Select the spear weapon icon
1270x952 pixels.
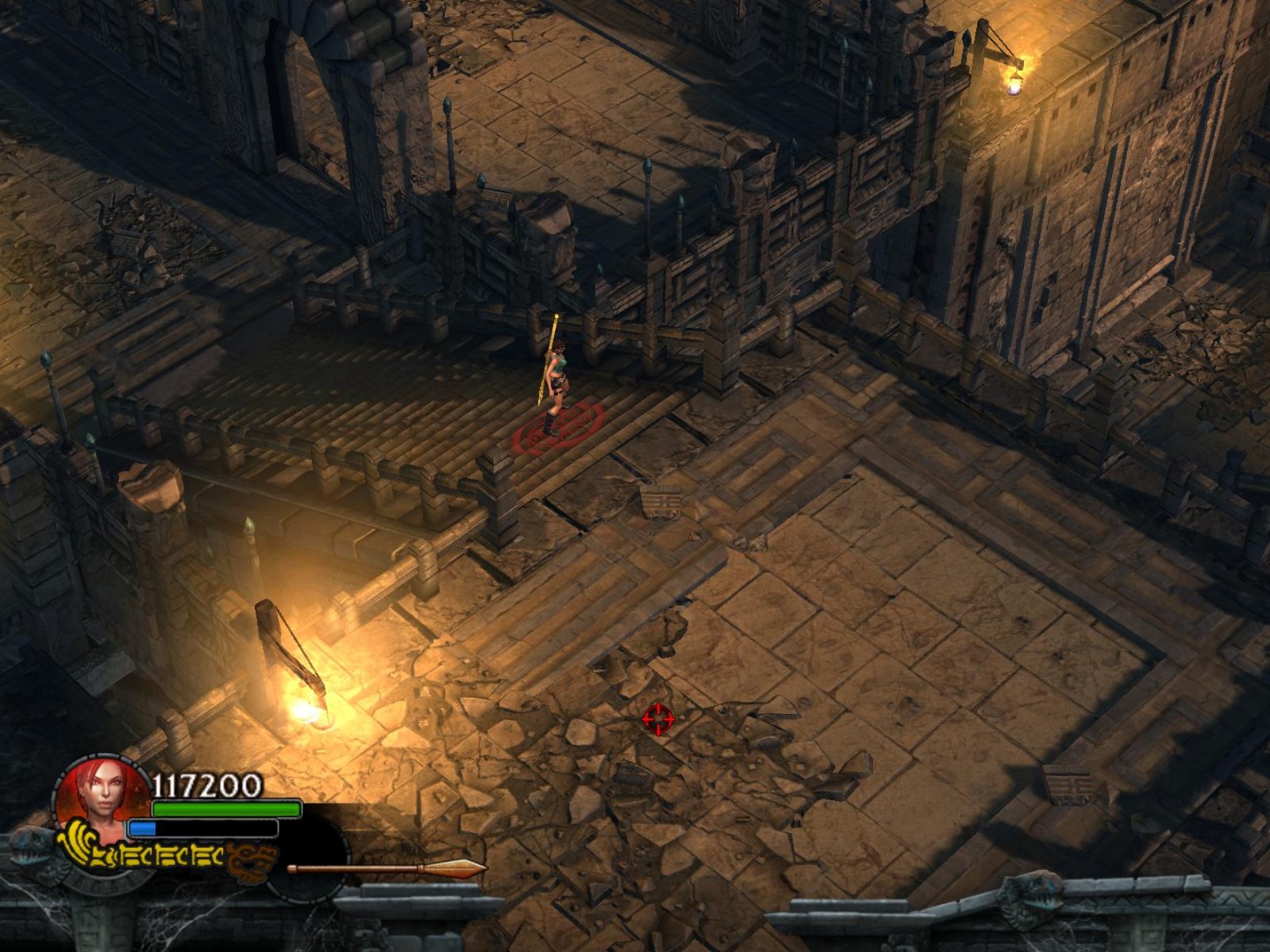point(386,869)
